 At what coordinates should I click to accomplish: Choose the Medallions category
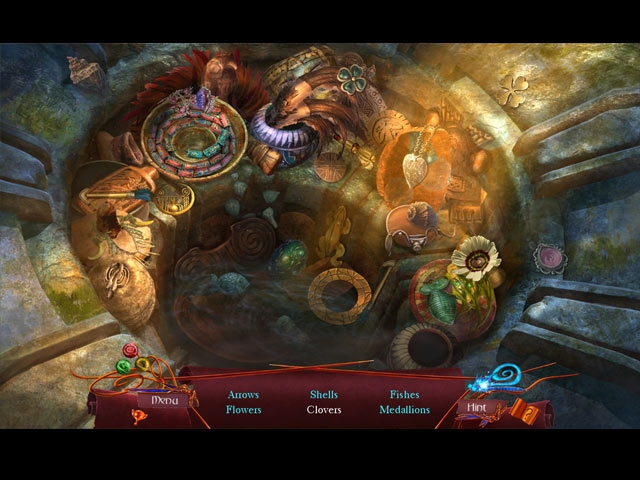tap(404, 409)
